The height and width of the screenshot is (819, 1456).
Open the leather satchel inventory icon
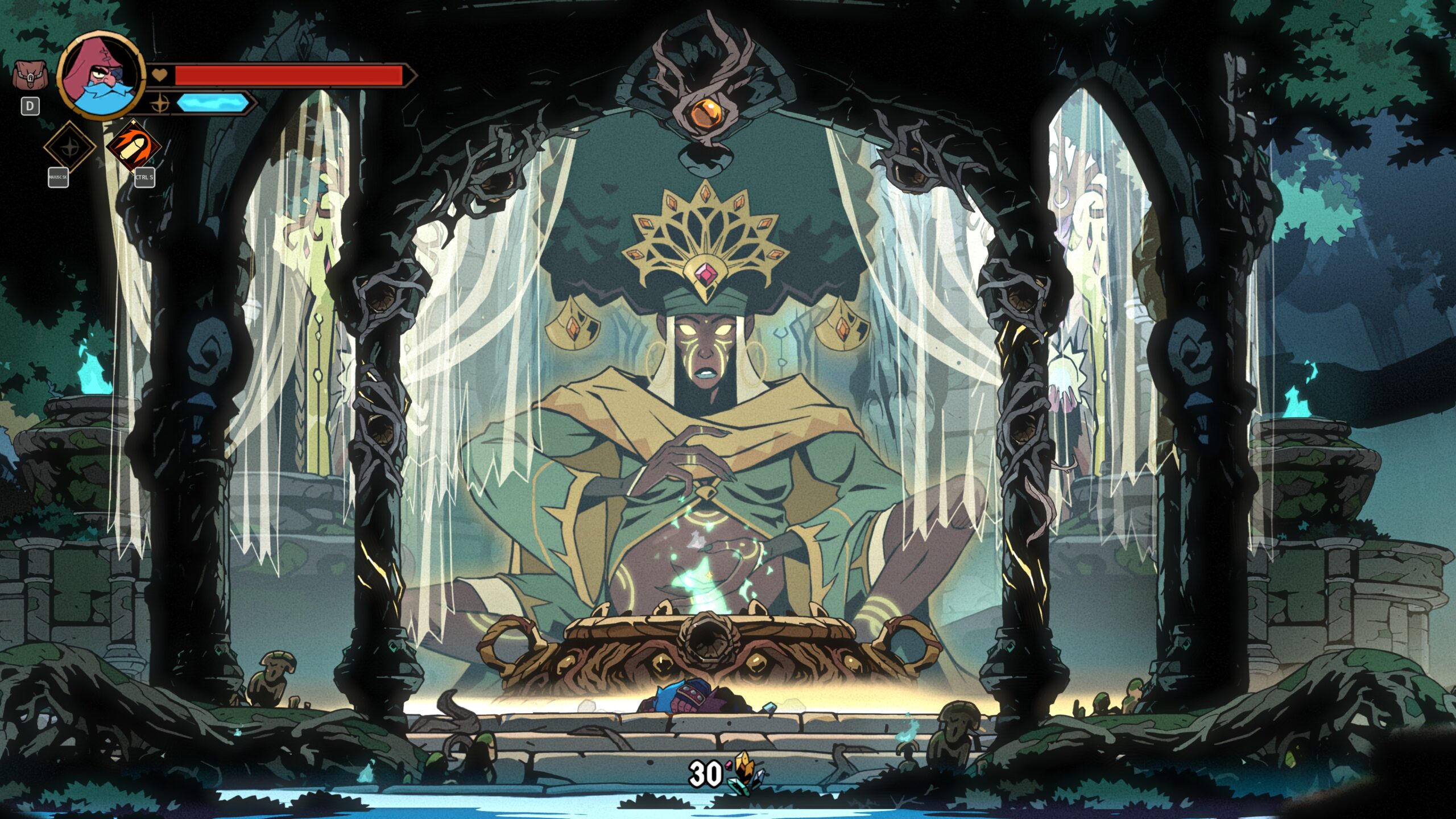coord(29,76)
